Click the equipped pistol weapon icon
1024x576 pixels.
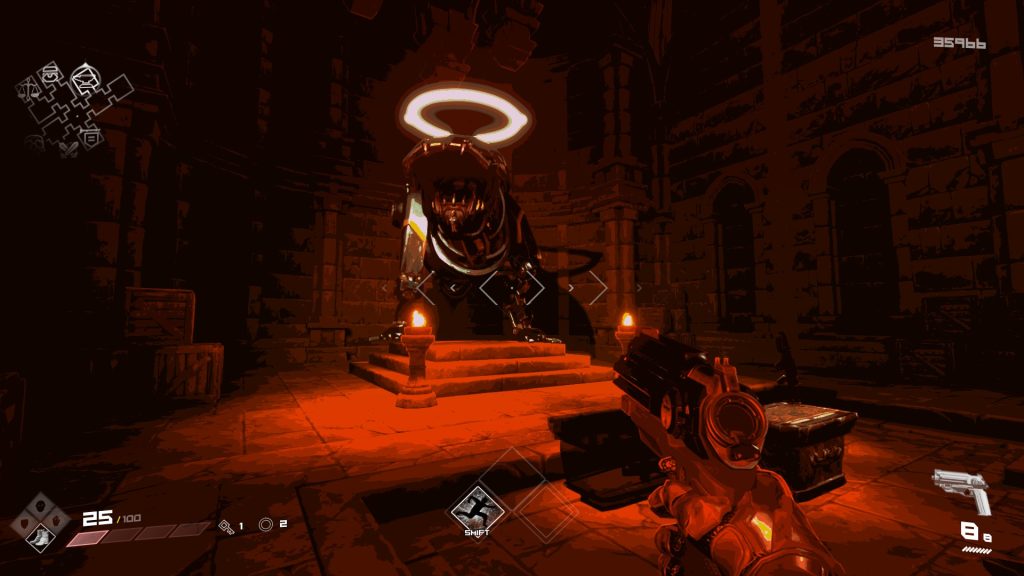[962, 490]
